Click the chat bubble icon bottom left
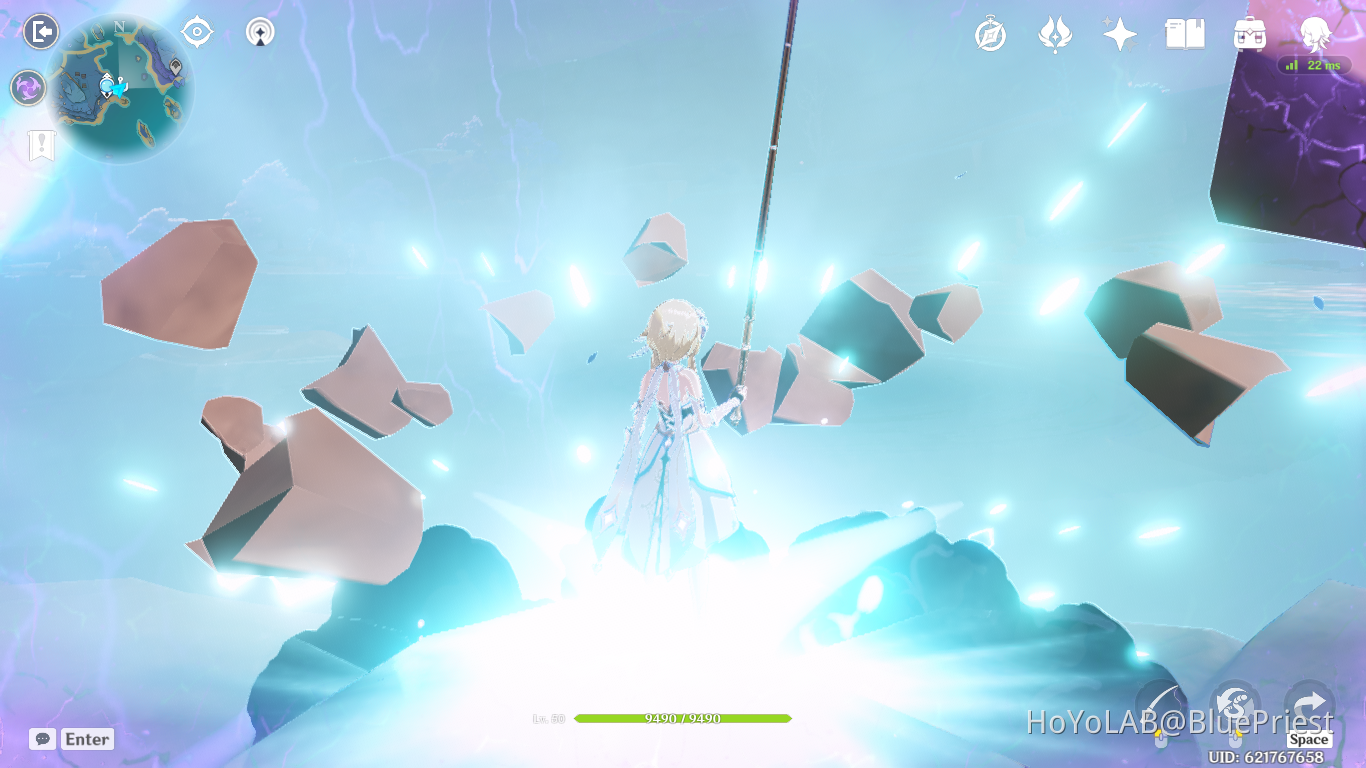The width and height of the screenshot is (1366, 768). [x=43, y=739]
